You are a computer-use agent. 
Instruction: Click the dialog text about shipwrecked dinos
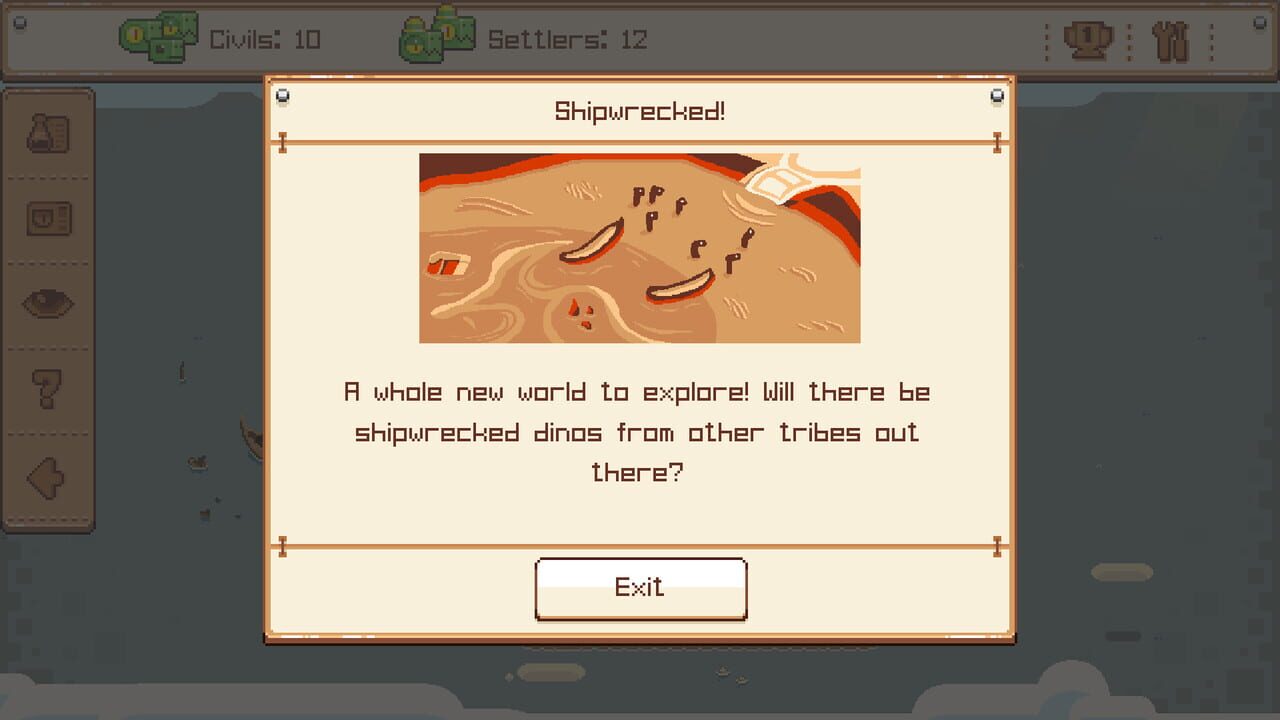[639, 432]
